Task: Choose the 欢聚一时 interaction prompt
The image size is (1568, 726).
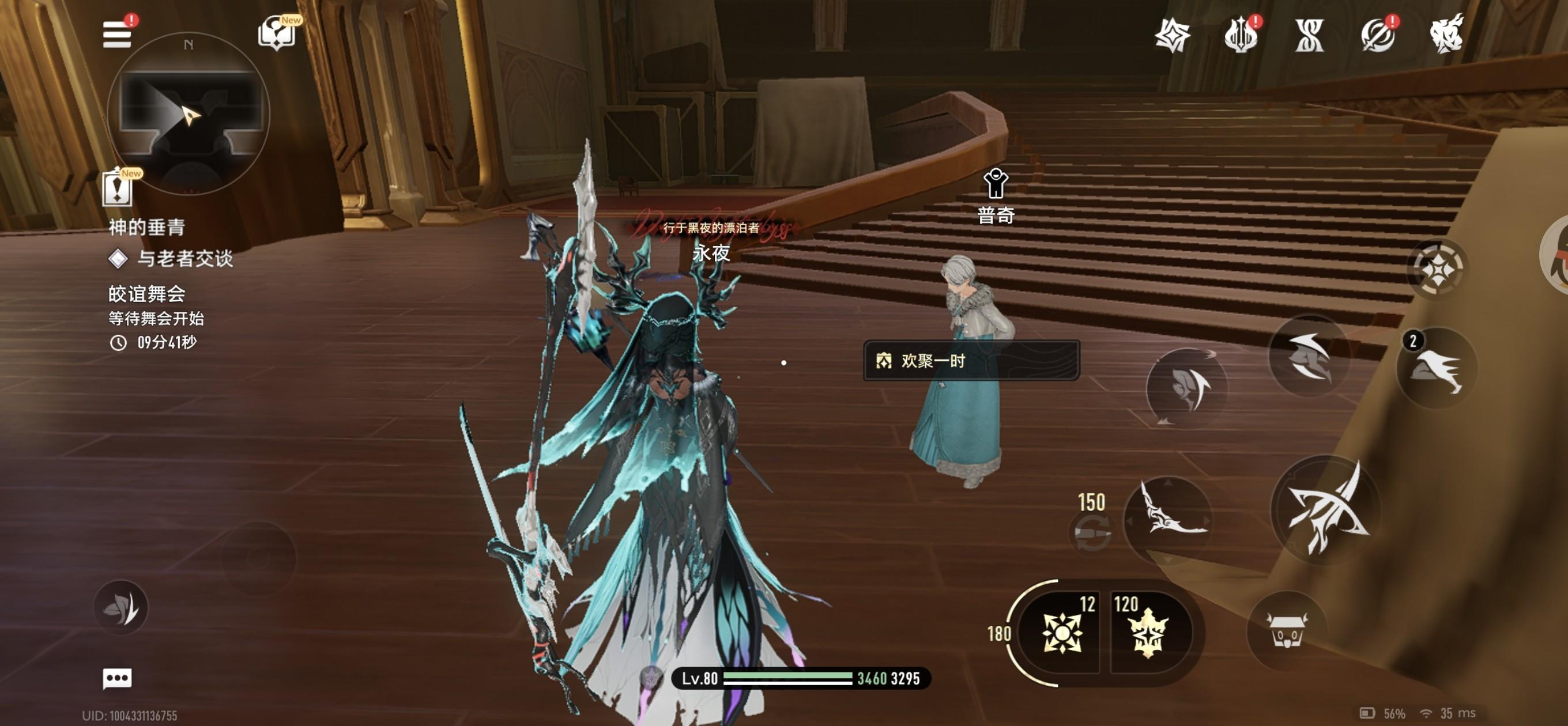Action: pos(971,361)
